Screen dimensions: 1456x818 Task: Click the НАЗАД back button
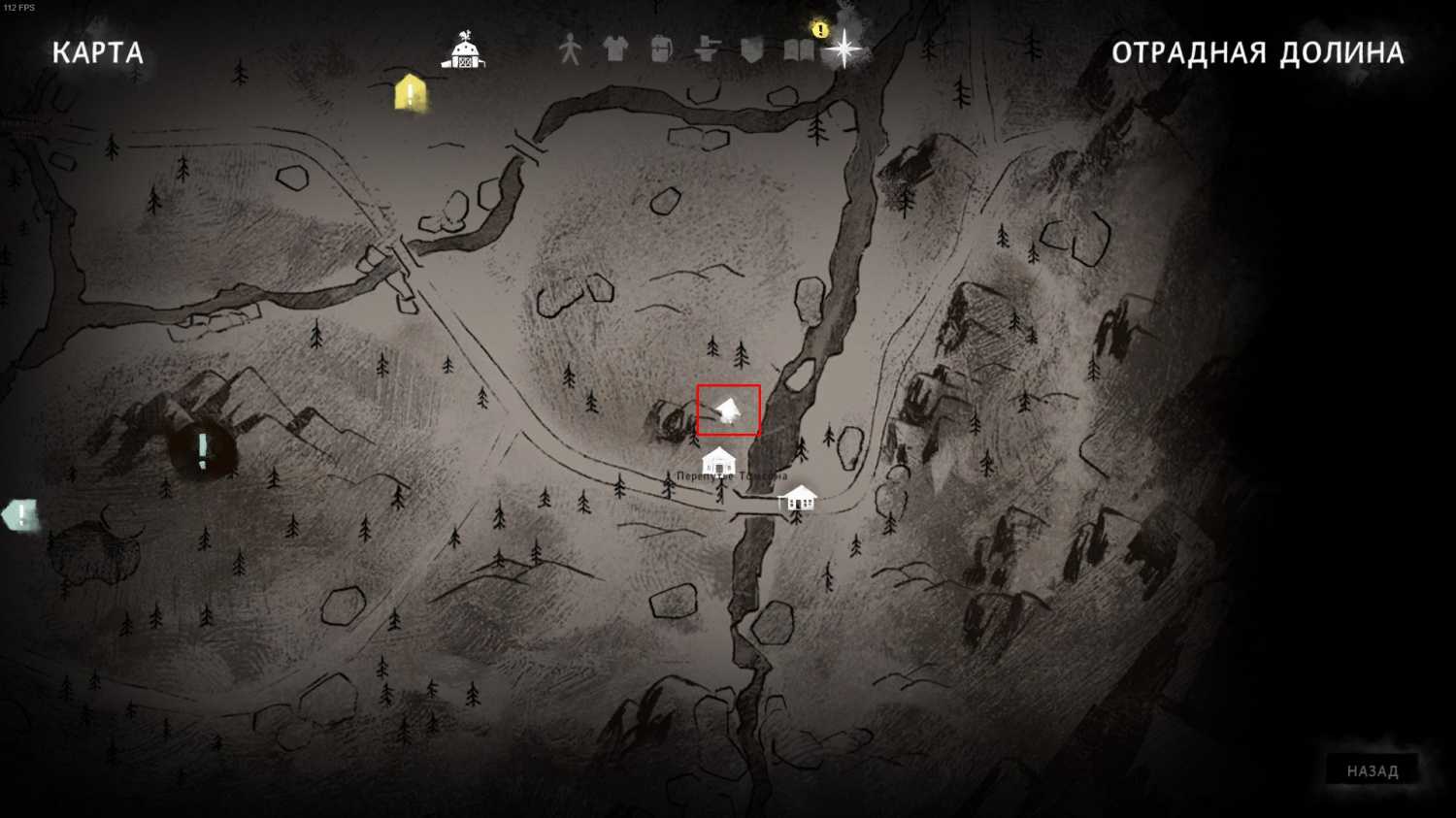1372,771
